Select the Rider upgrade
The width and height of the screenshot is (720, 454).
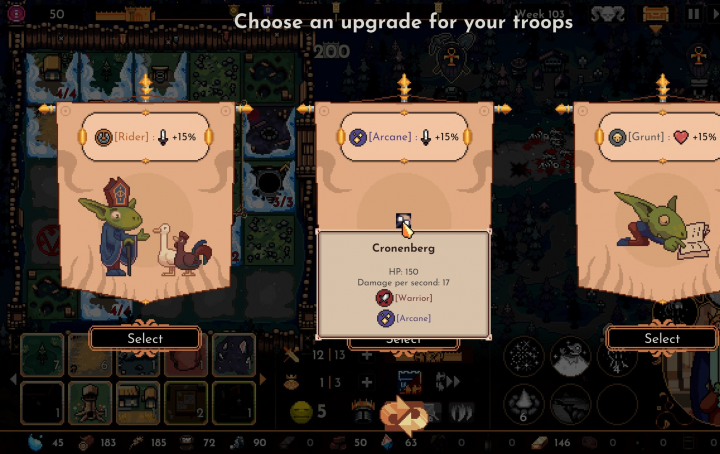[145, 338]
